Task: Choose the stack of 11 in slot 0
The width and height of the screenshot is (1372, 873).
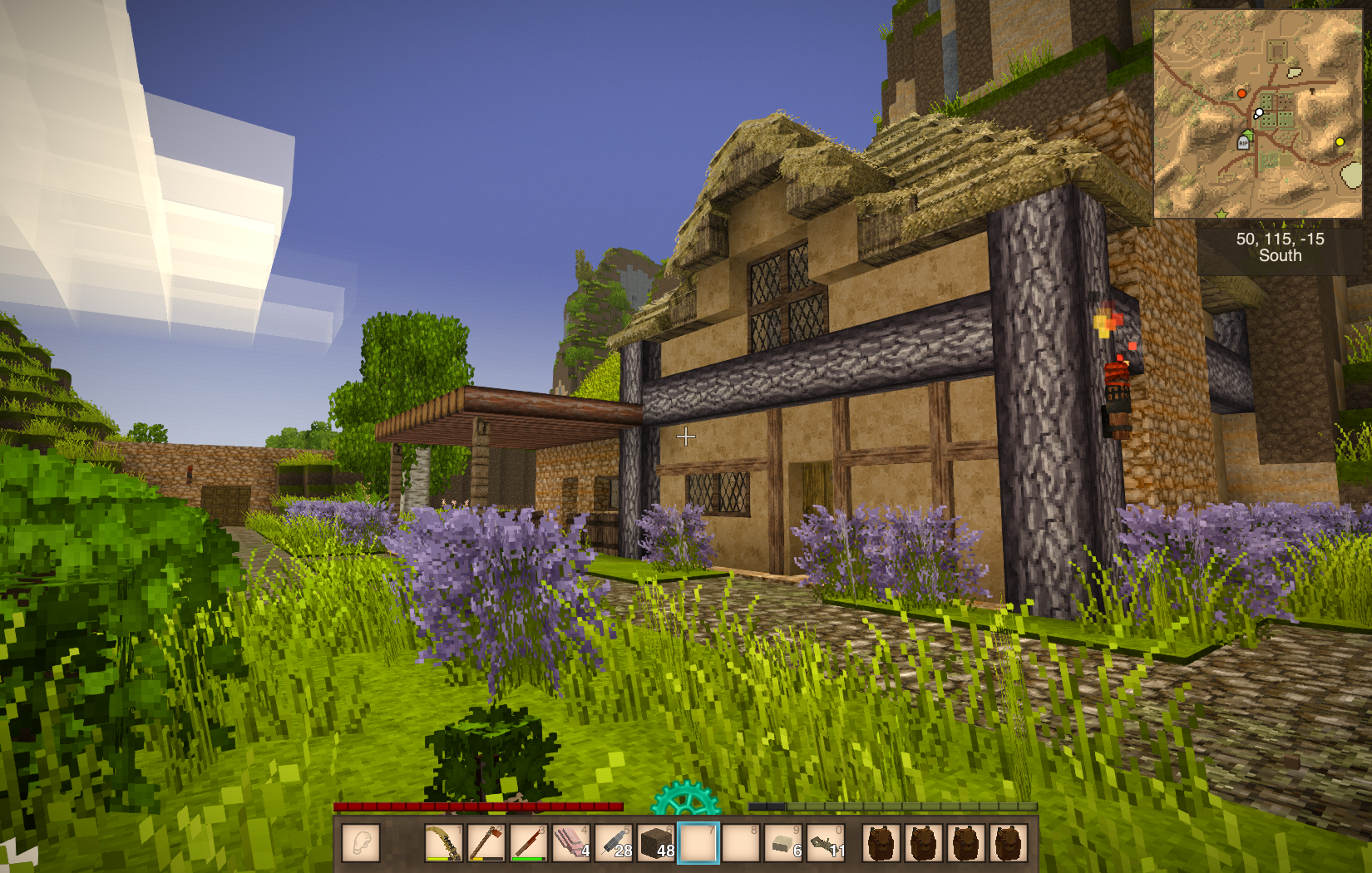Action: point(826,842)
